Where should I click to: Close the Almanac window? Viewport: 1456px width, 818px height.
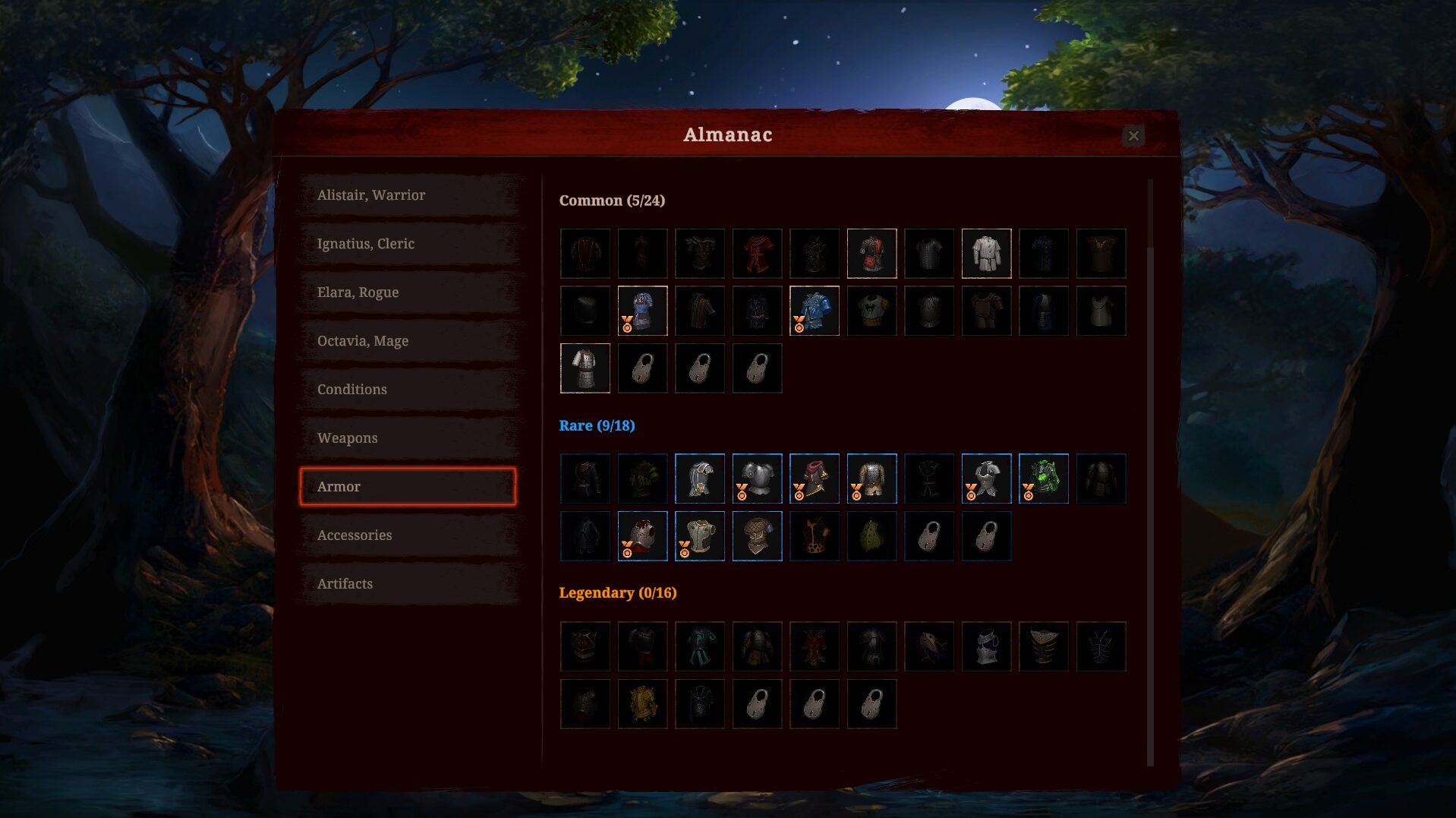[1133, 136]
